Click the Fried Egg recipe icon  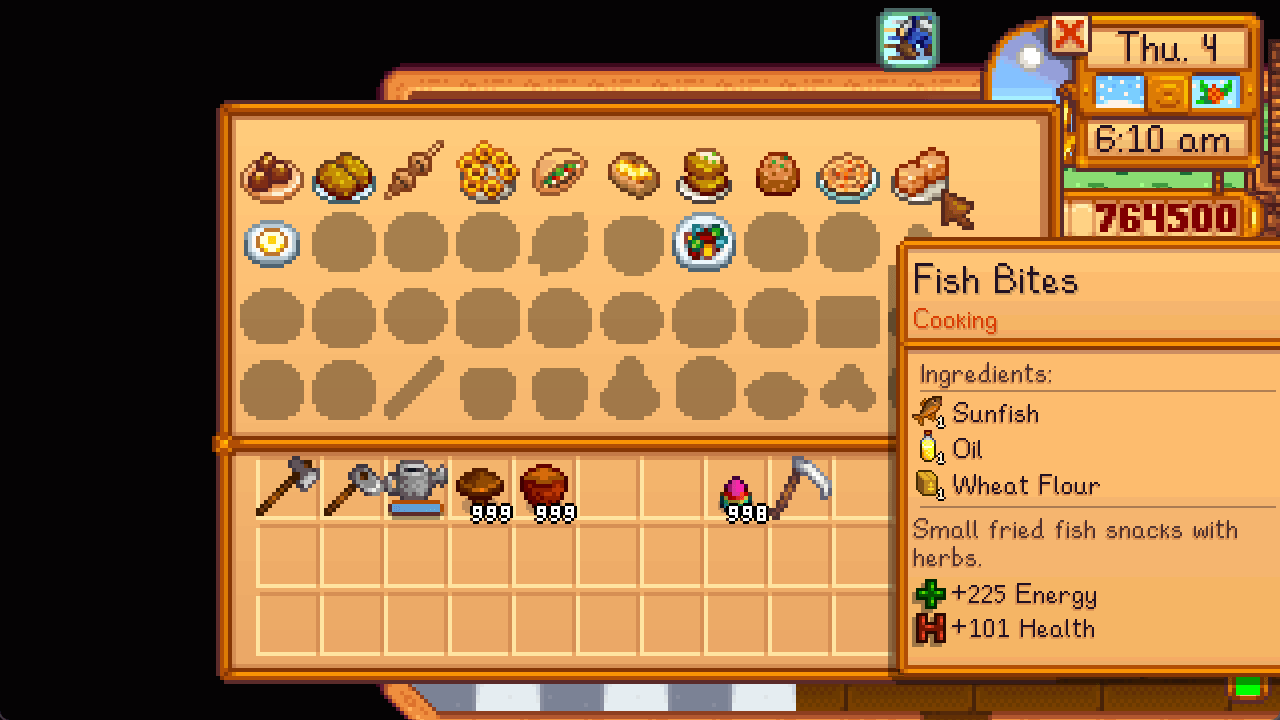click(270, 243)
